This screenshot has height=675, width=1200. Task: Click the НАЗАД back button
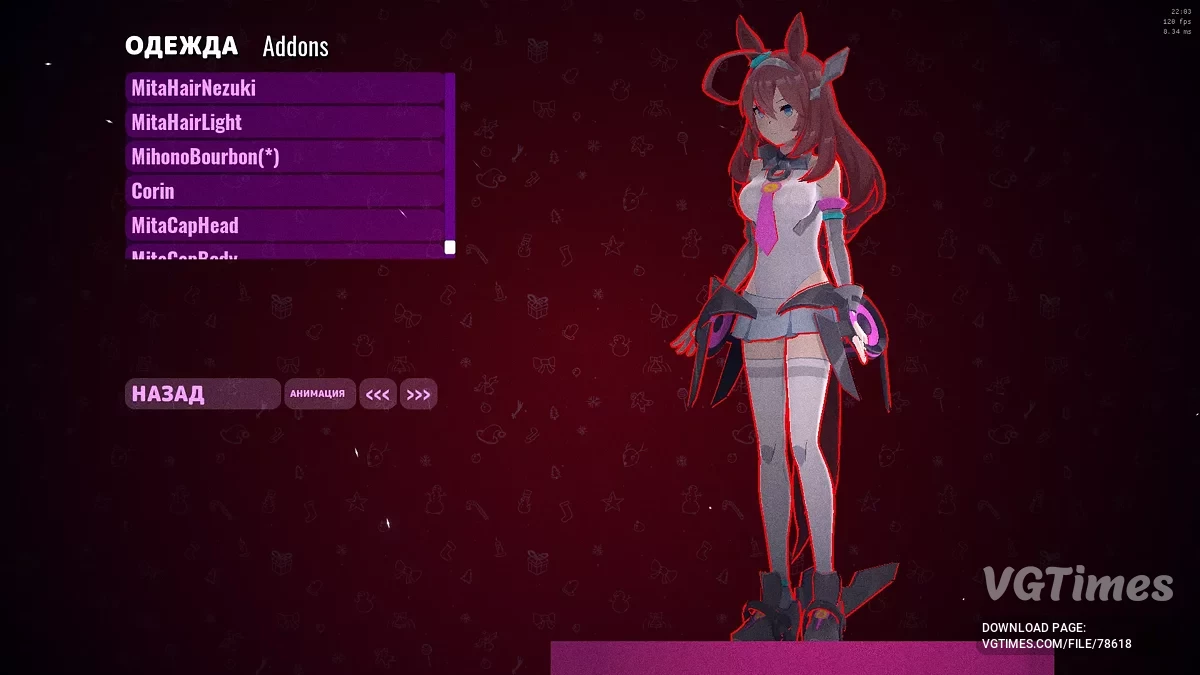coord(202,394)
